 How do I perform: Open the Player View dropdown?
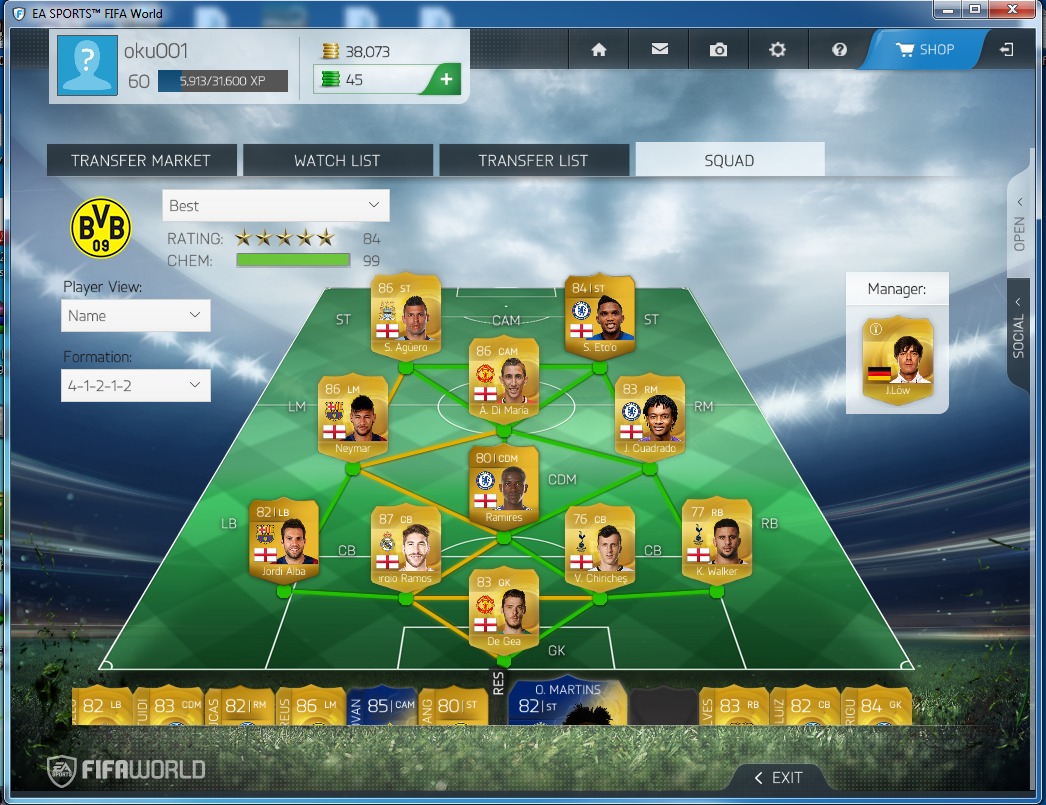[x=135, y=316]
